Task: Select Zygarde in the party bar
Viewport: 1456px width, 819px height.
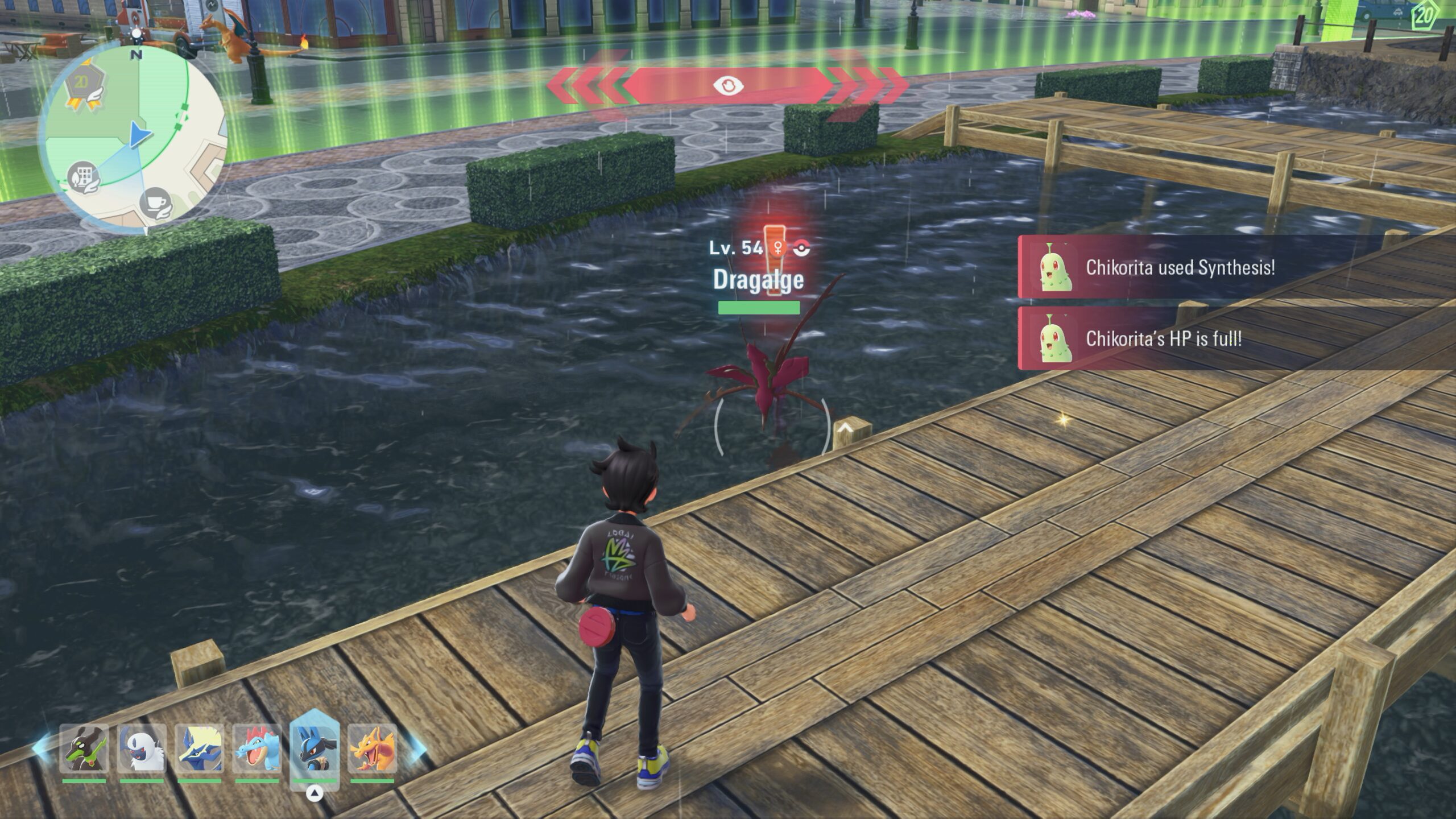Action: click(x=84, y=748)
